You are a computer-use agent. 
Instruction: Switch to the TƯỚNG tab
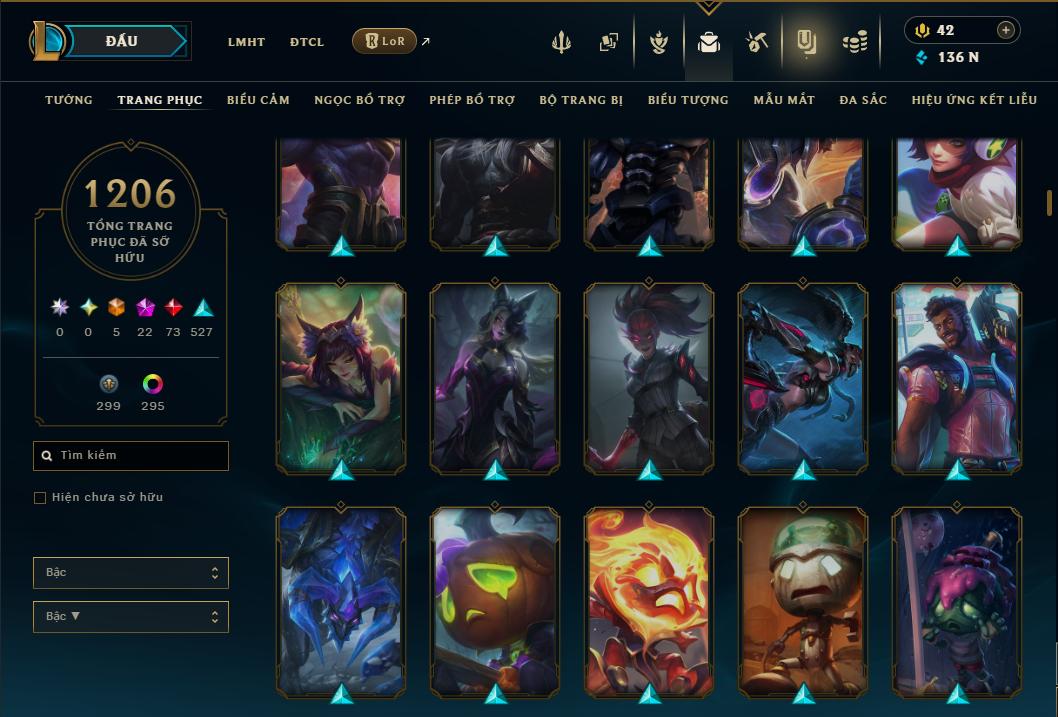point(69,100)
